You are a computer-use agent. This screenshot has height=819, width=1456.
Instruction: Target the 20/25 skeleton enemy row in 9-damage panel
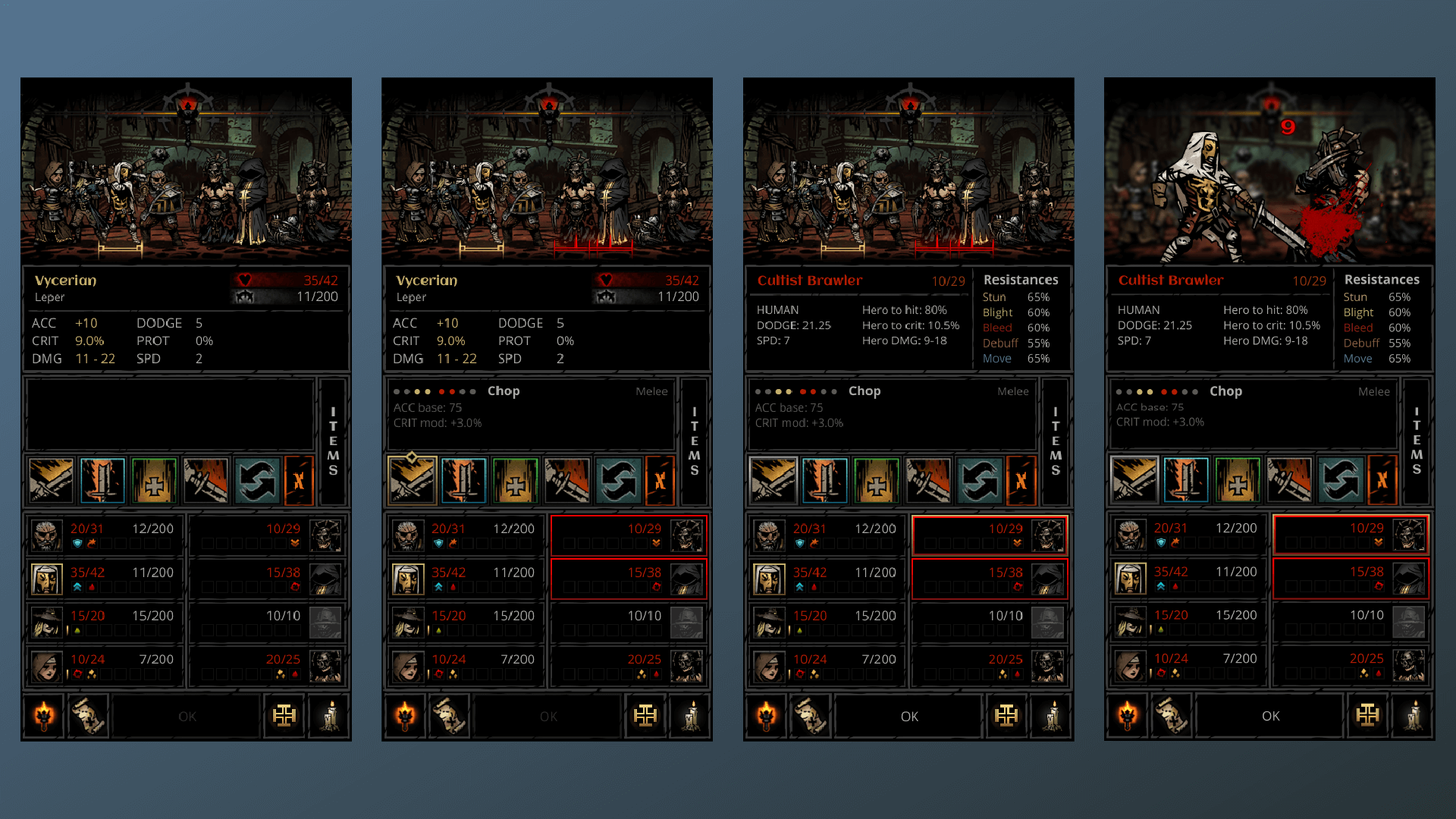[1351, 665]
